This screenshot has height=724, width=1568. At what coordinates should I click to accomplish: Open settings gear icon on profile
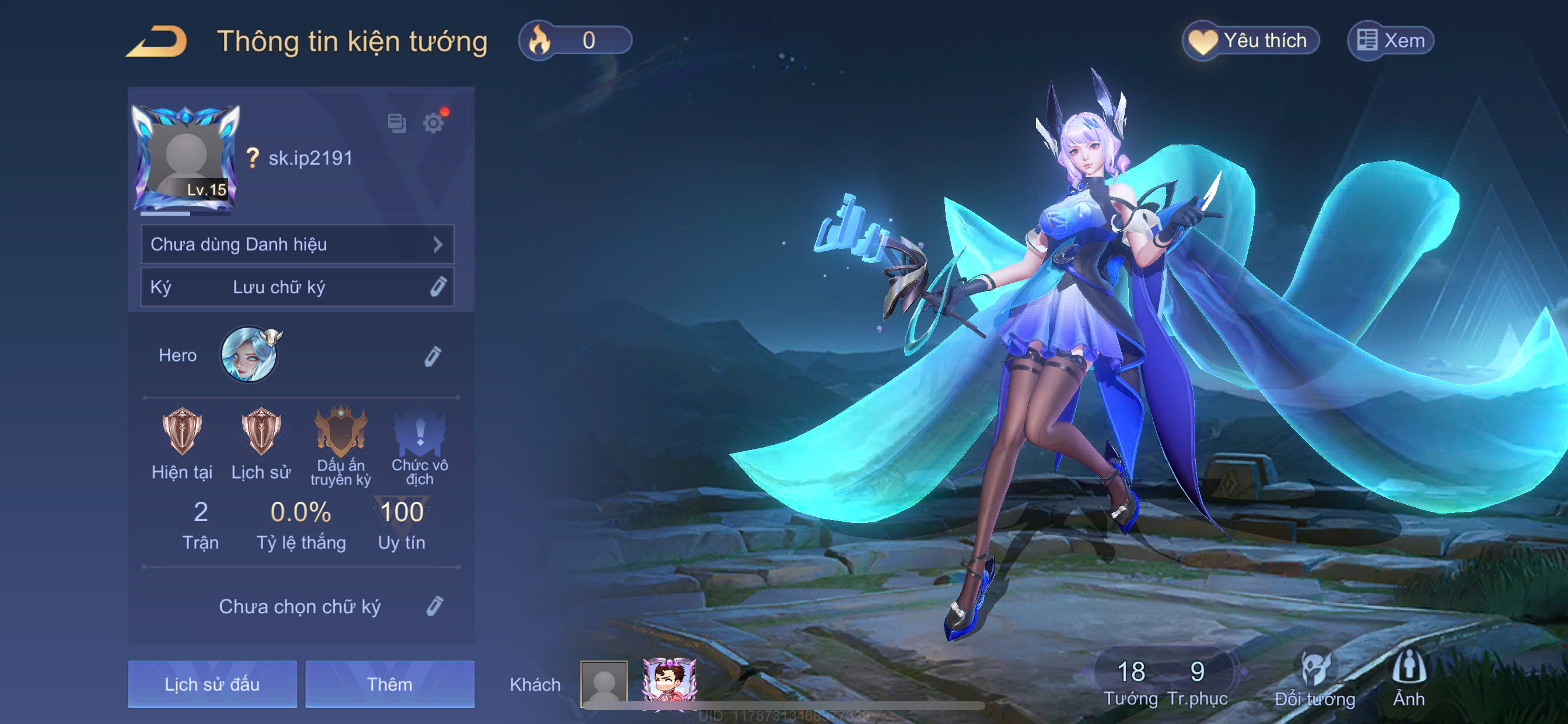click(x=433, y=123)
